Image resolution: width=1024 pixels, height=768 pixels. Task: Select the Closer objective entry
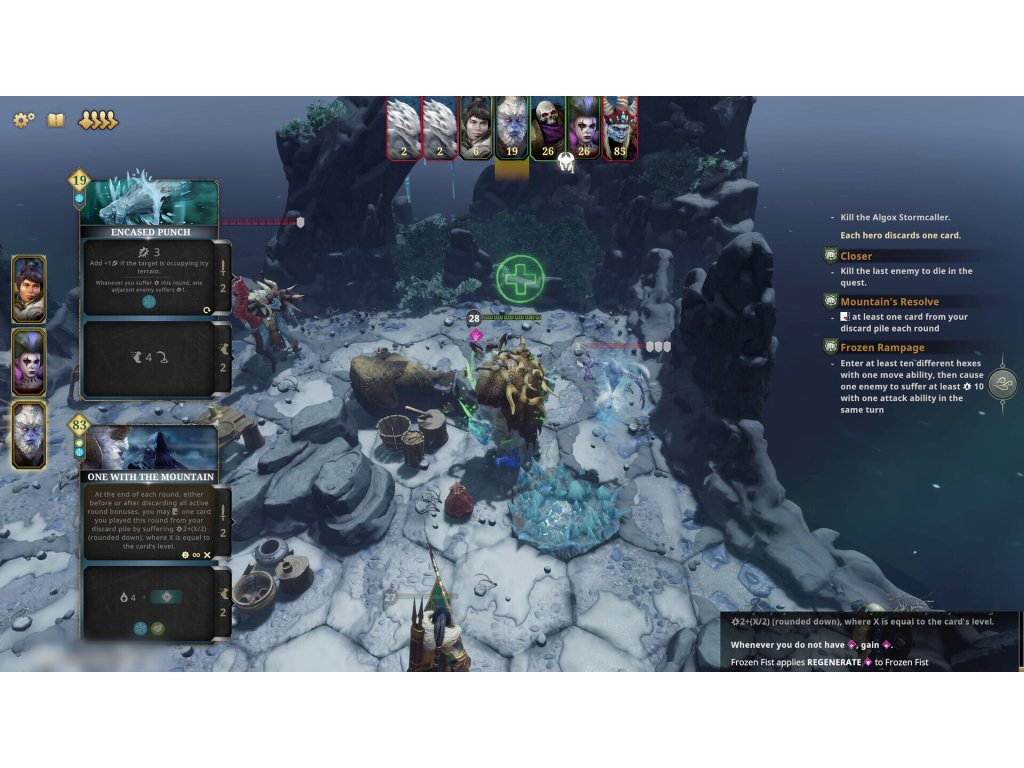pos(856,256)
